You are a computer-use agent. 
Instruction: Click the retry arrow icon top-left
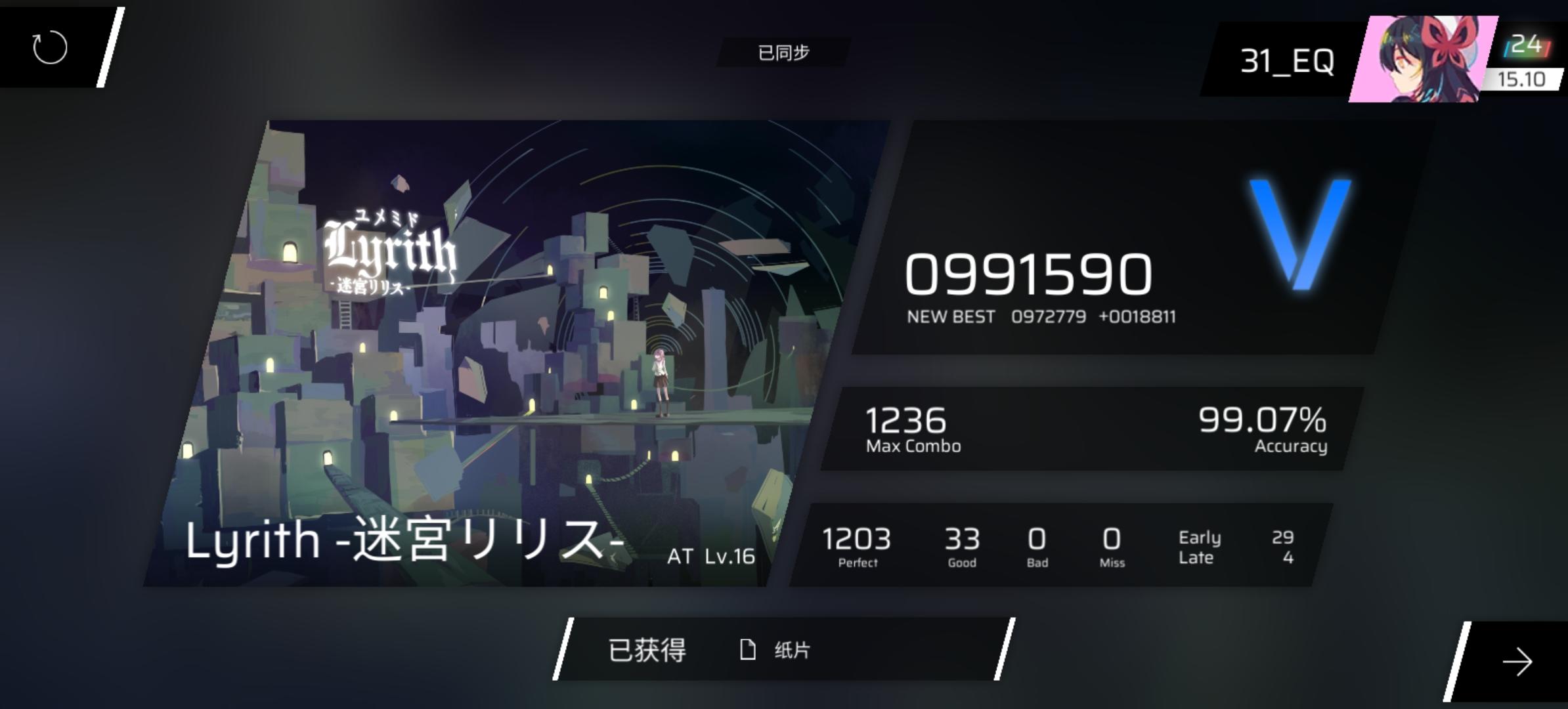point(48,47)
